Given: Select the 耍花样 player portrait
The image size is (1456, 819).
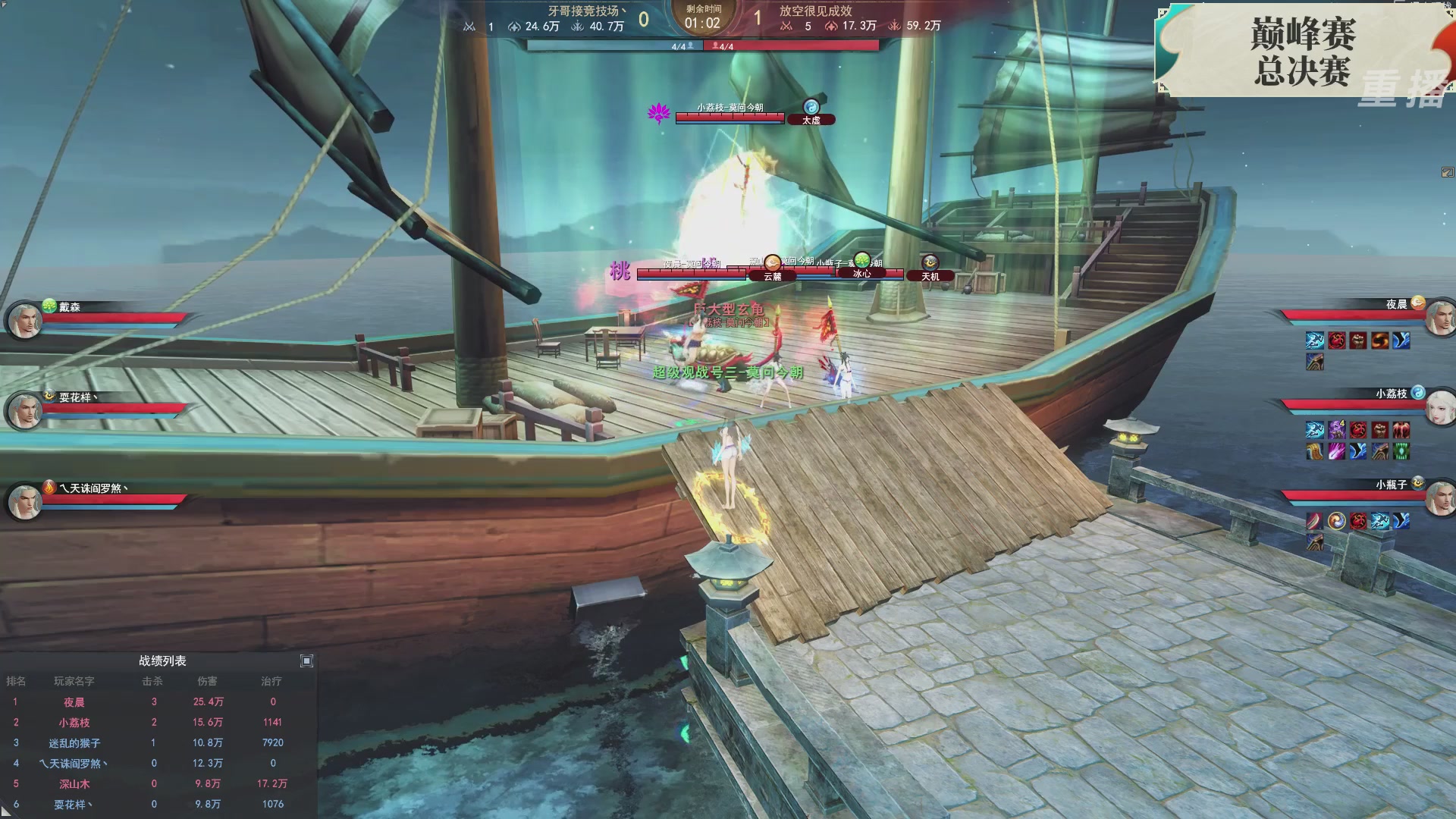Looking at the screenshot, I should (24, 411).
